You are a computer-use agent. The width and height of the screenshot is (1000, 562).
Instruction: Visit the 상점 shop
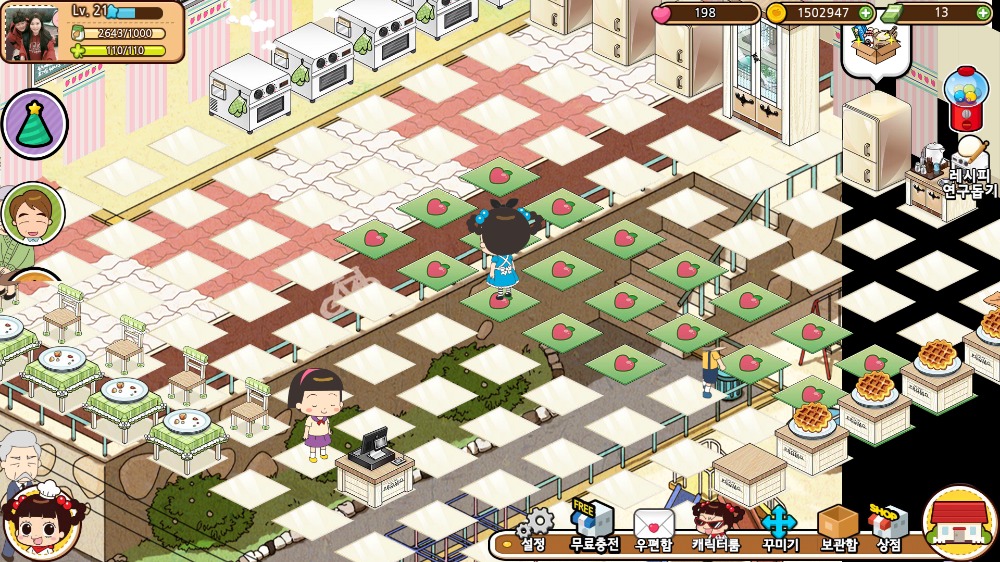[888, 528]
